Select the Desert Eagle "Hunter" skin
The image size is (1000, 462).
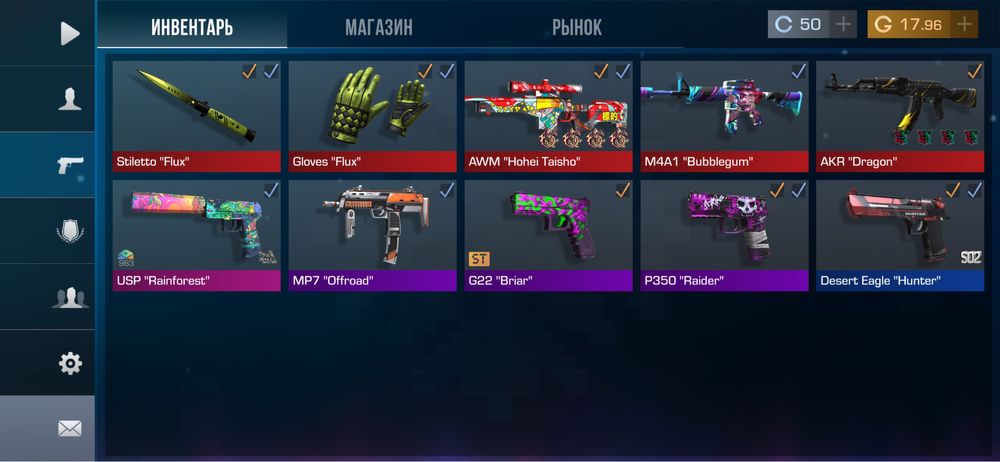(x=900, y=234)
